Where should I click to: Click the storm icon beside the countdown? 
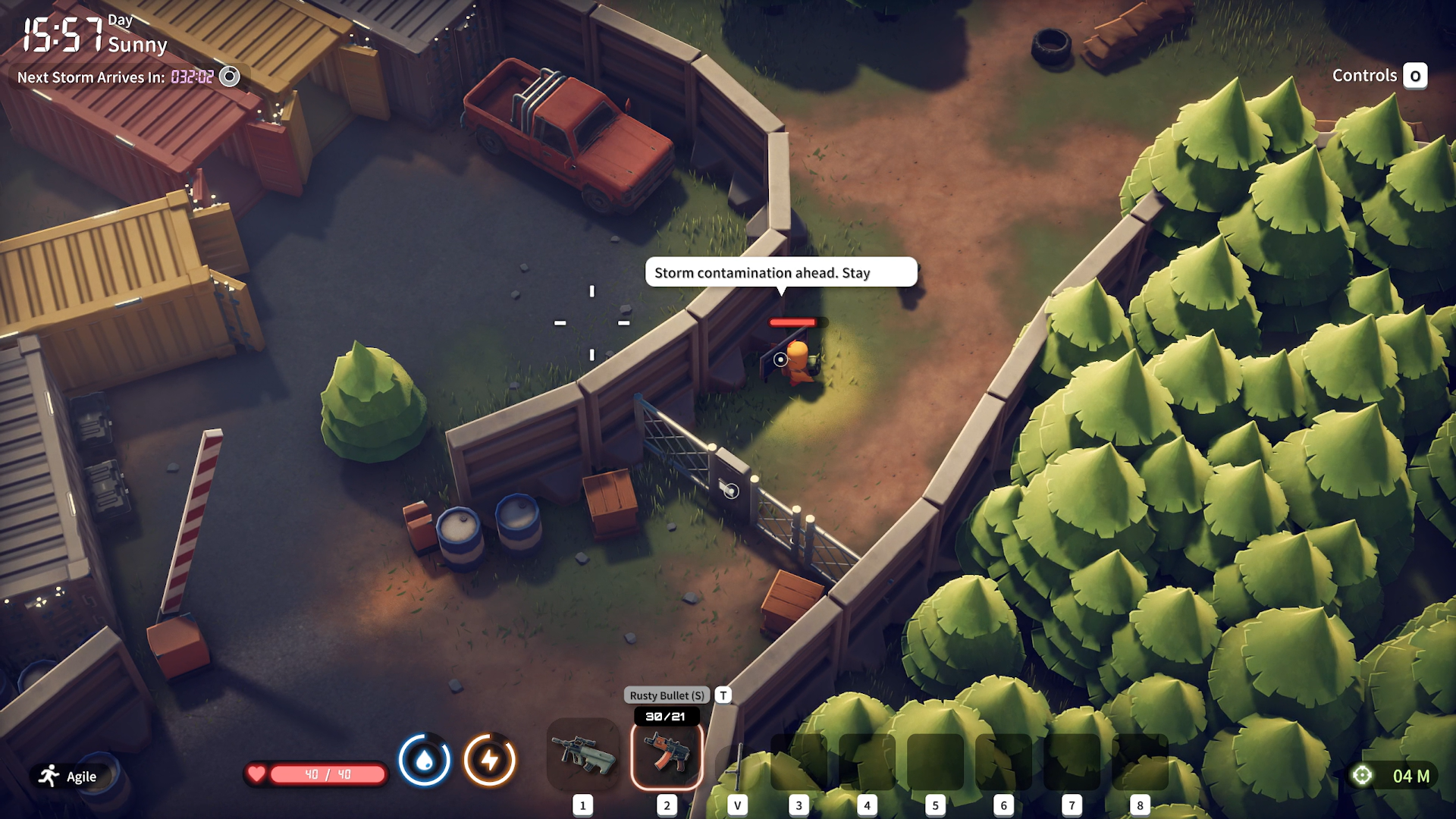pos(229,77)
